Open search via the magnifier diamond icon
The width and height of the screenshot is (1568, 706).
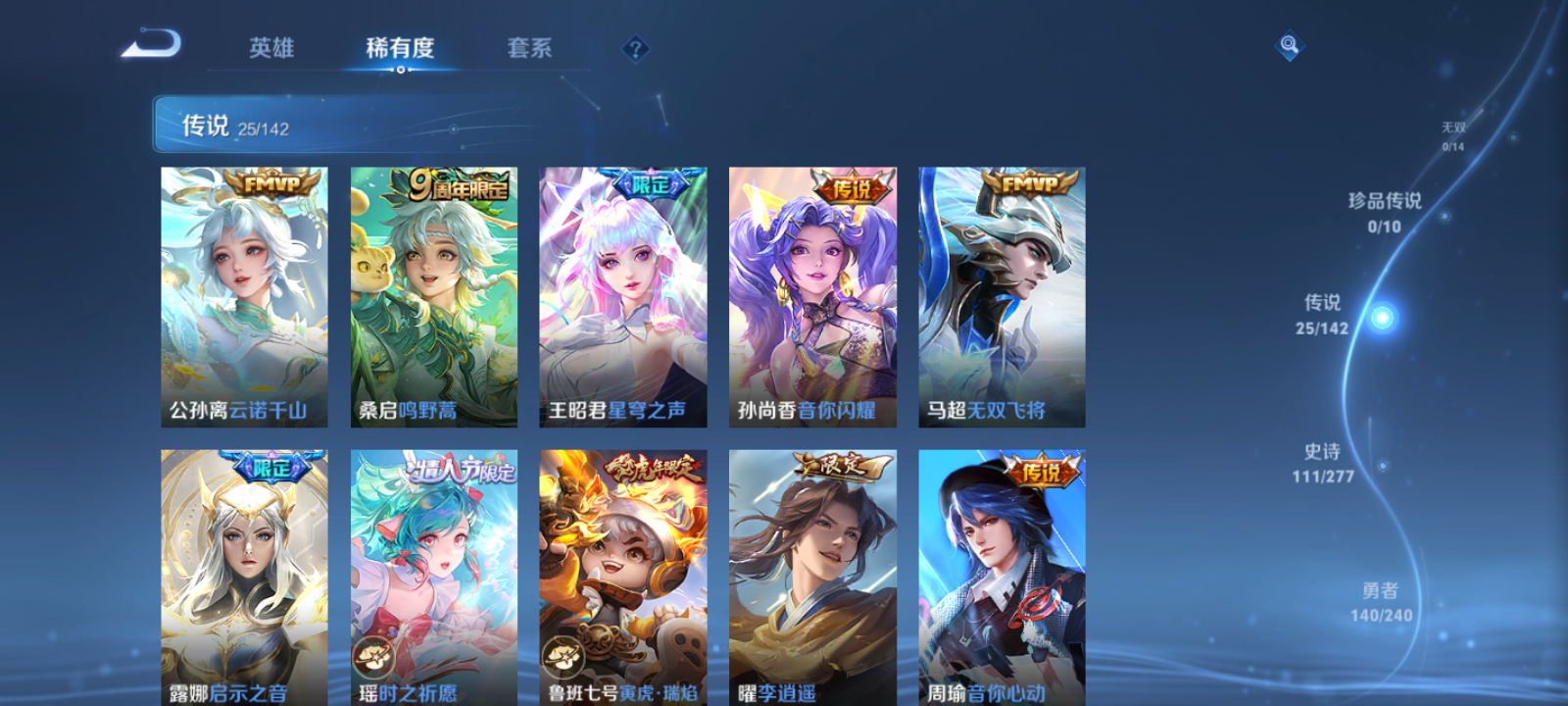pos(1288,44)
